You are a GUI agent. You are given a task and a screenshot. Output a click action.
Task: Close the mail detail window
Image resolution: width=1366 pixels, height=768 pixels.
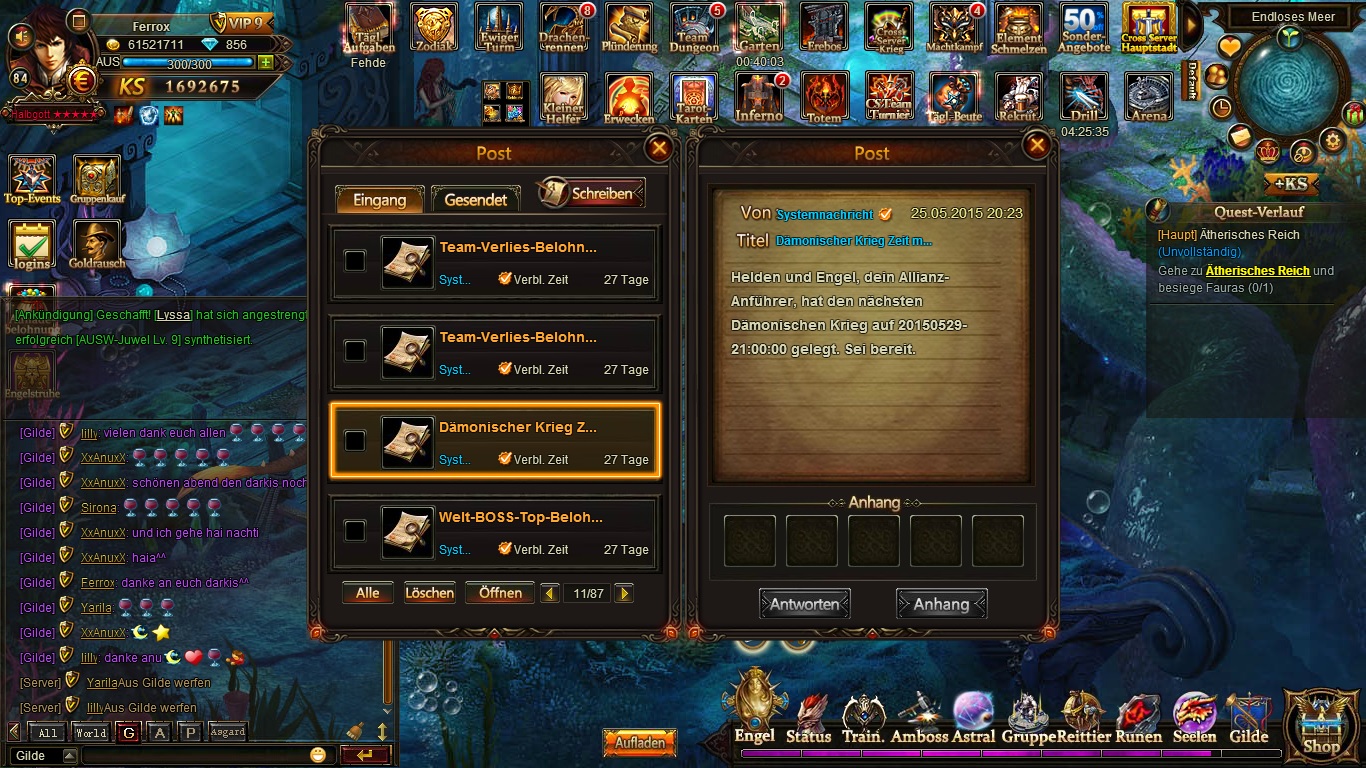[x=1037, y=146]
